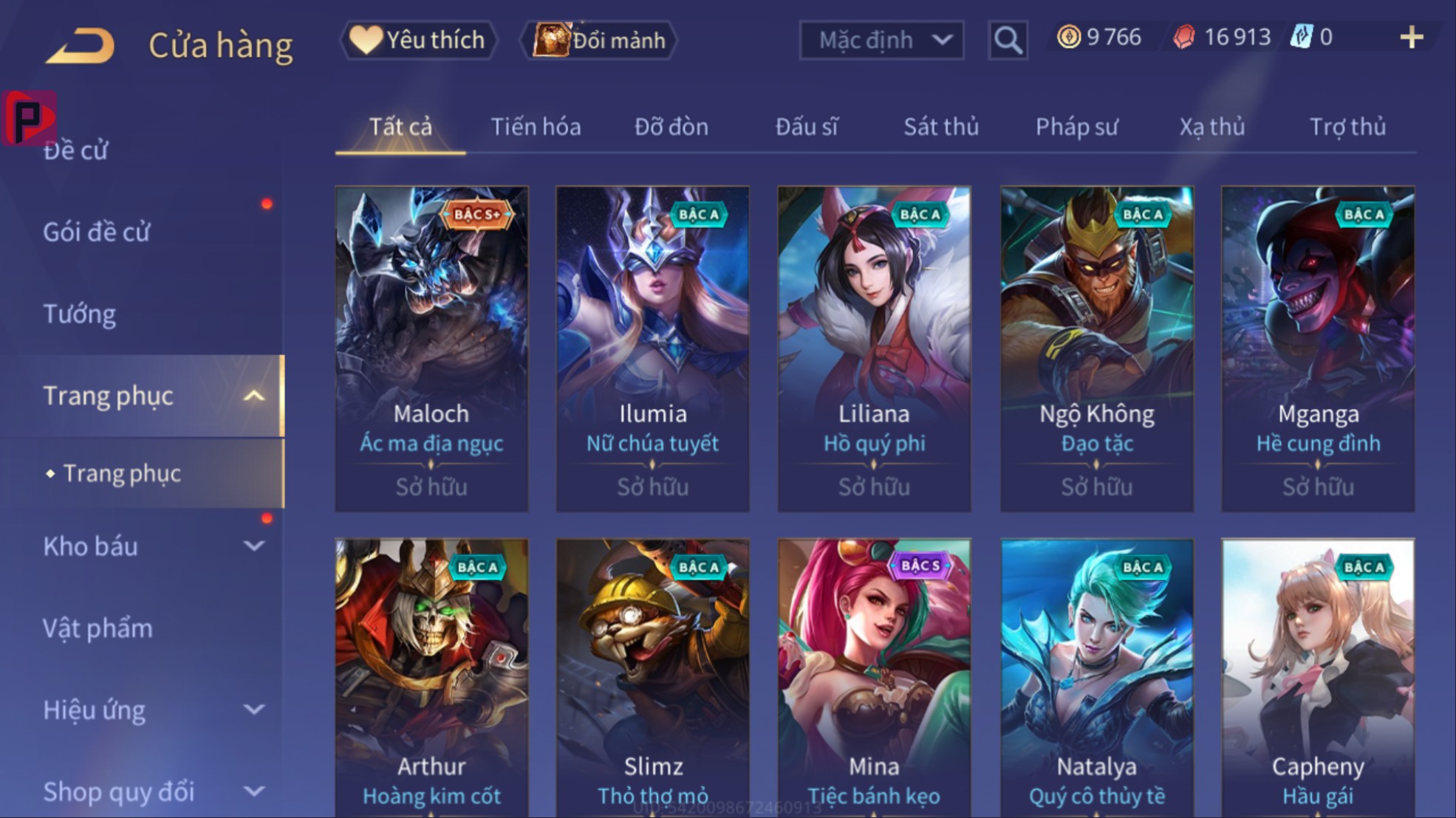Switch to the Đỡ đòn tab
Image resolution: width=1456 pixels, height=818 pixels.
click(671, 127)
